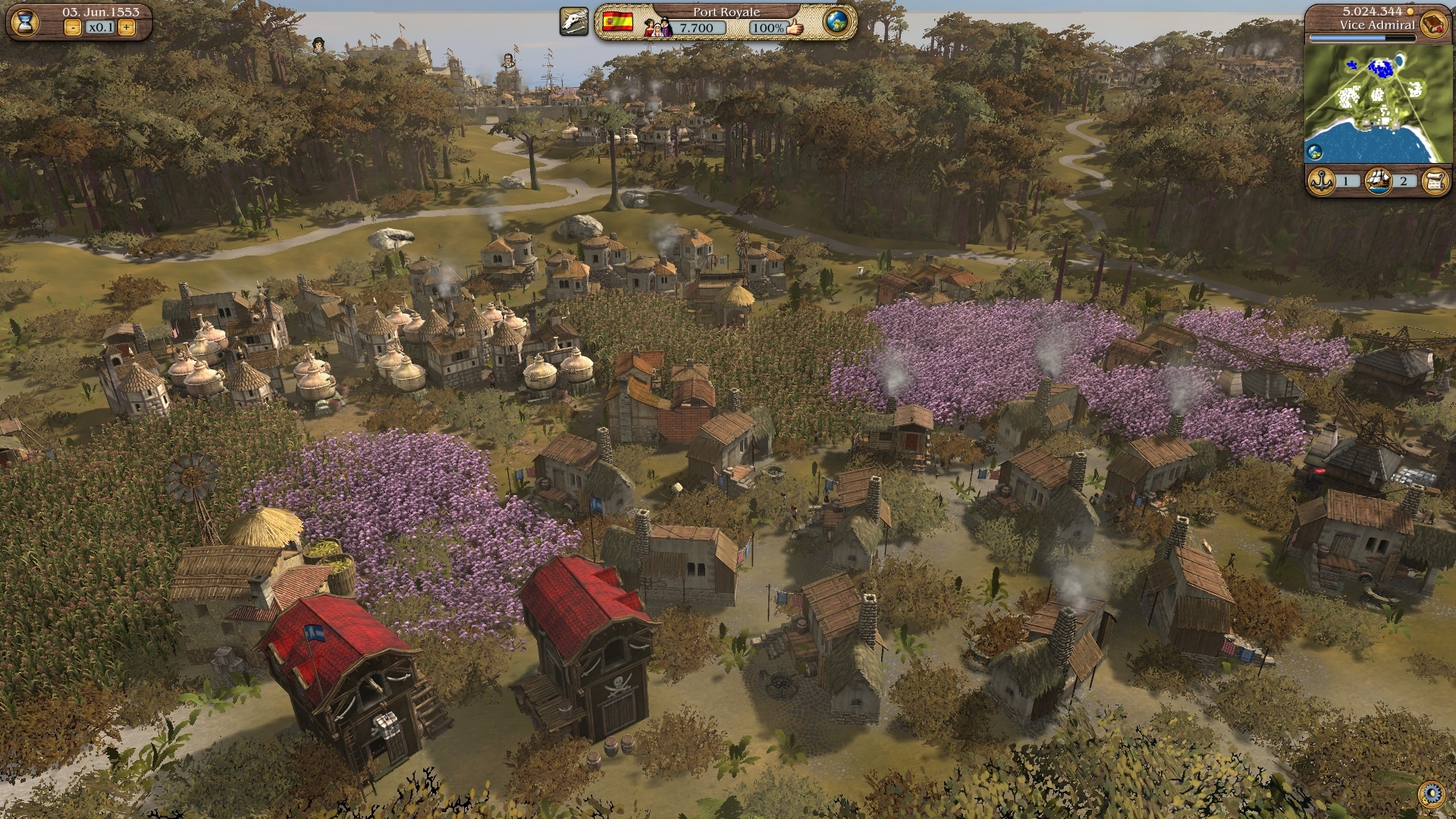Image resolution: width=1456 pixels, height=819 pixels.
Task: Increase game speed with the plus button
Action: click(127, 28)
